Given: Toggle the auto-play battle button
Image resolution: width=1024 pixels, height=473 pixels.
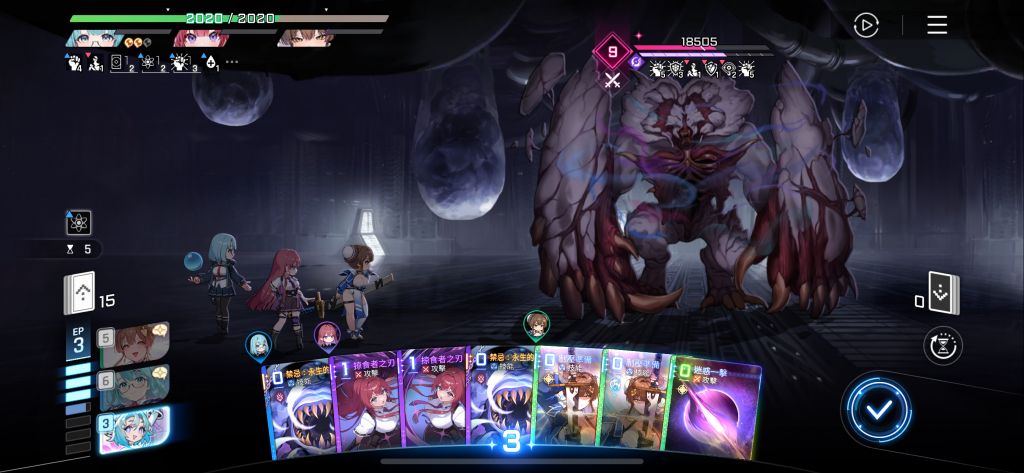Looking at the screenshot, I should [x=866, y=25].
